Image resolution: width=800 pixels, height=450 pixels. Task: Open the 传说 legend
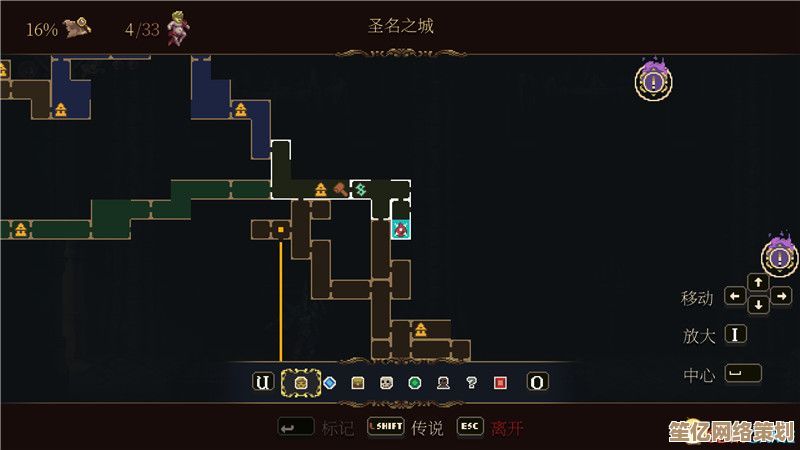pos(427,428)
